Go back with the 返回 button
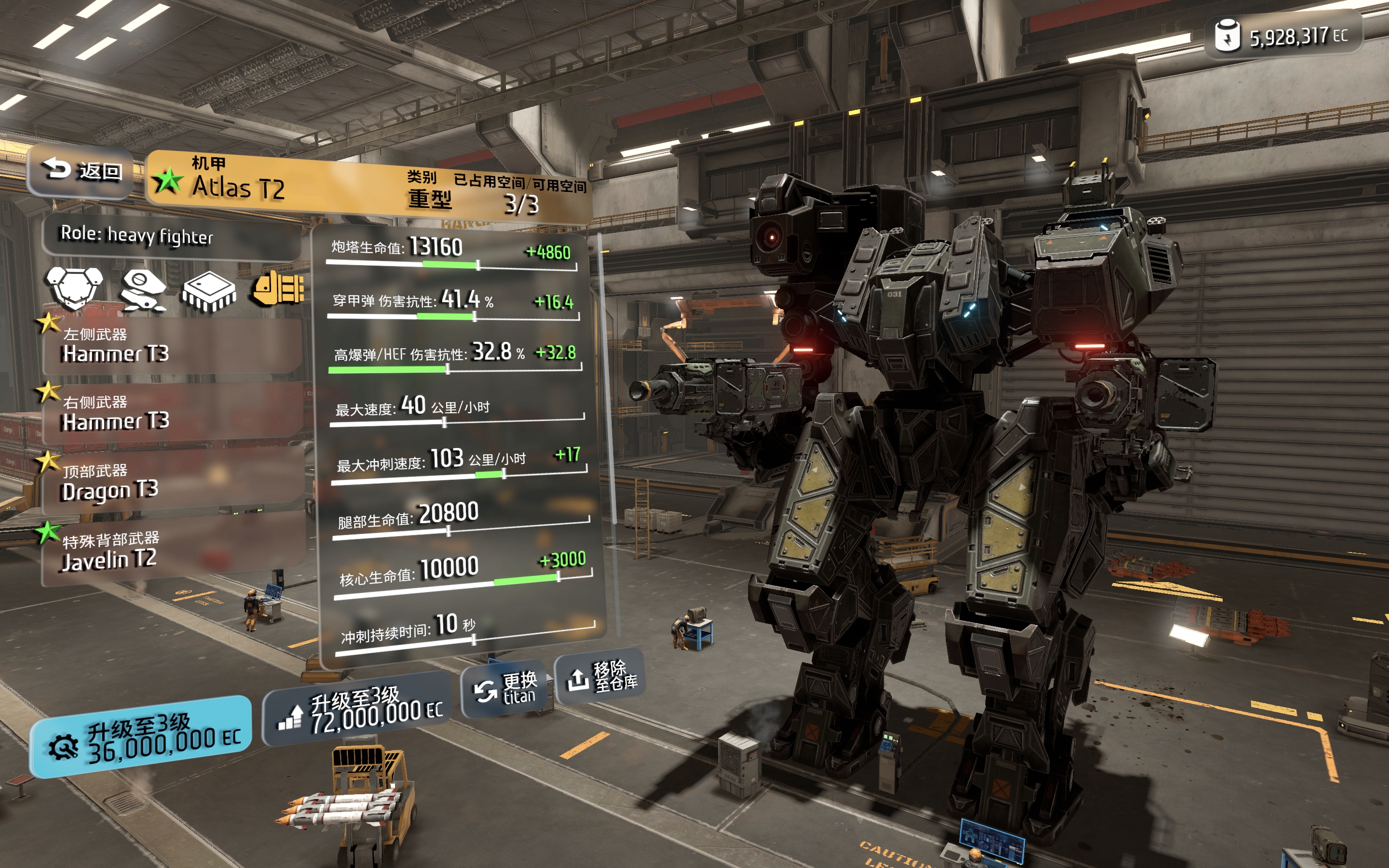 coord(81,171)
